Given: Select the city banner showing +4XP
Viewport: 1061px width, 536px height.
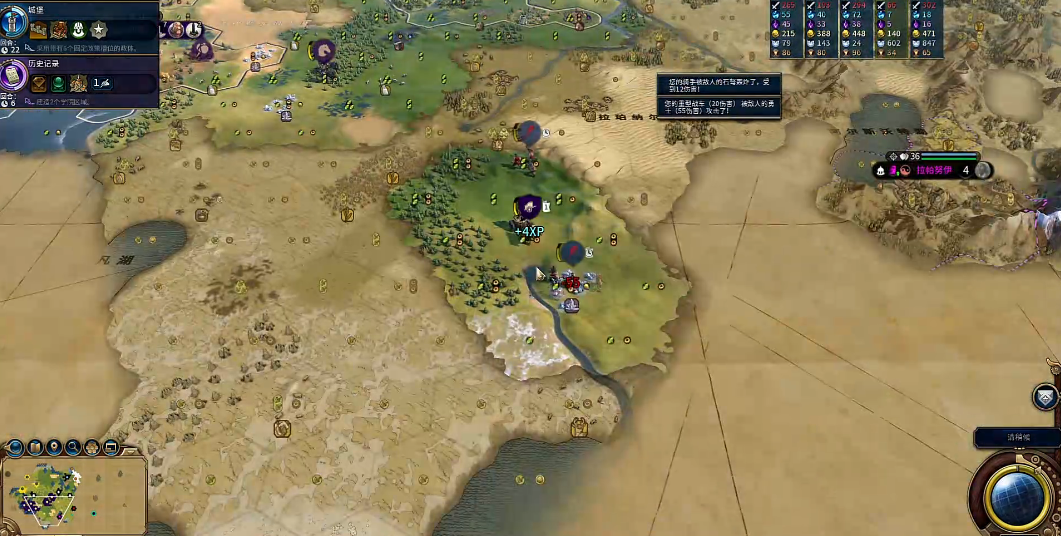Looking at the screenshot, I should pyautogui.click(x=528, y=207).
